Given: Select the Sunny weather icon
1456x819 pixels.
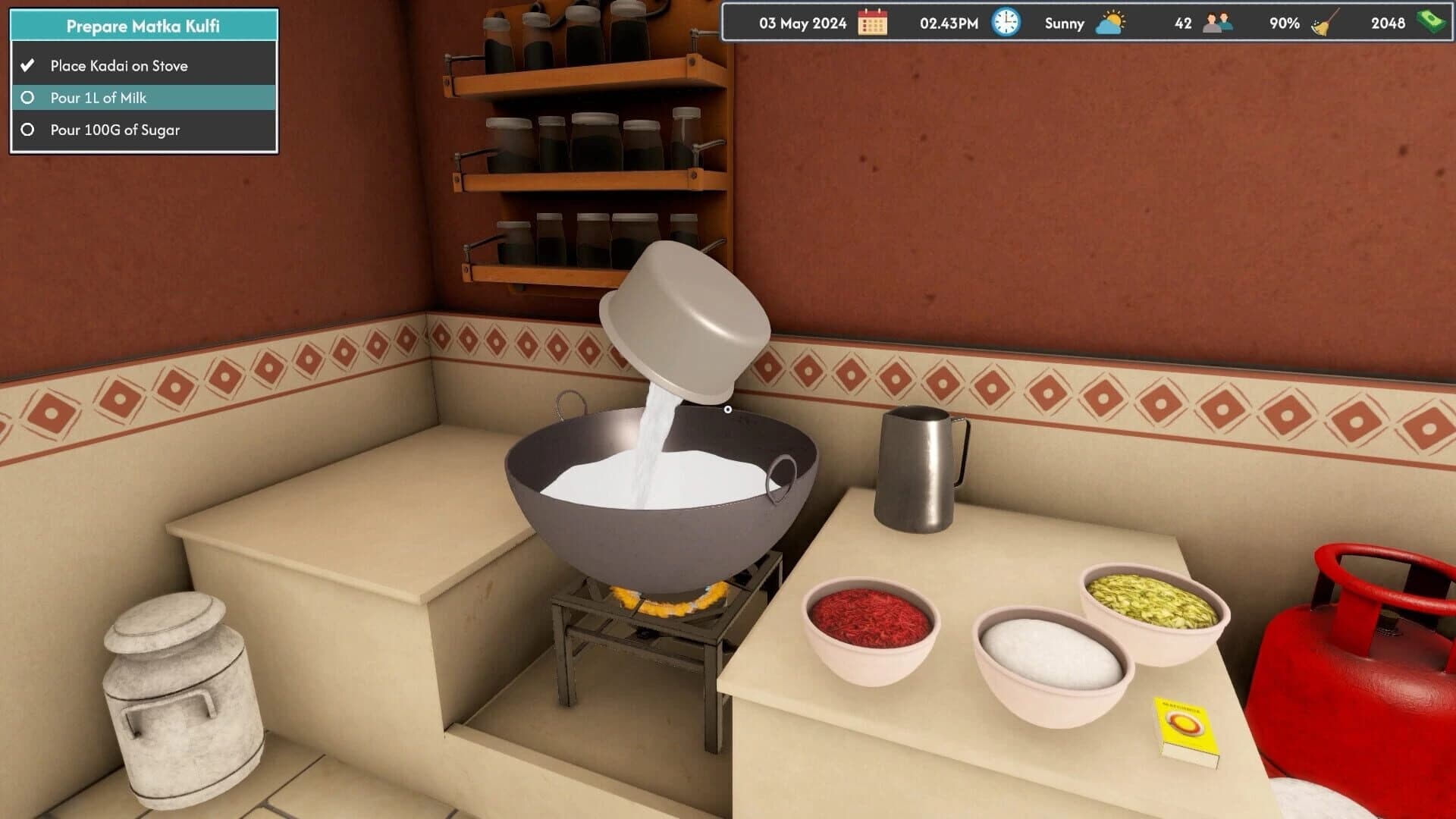Looking at the screenshot, I should [1109, 23].
